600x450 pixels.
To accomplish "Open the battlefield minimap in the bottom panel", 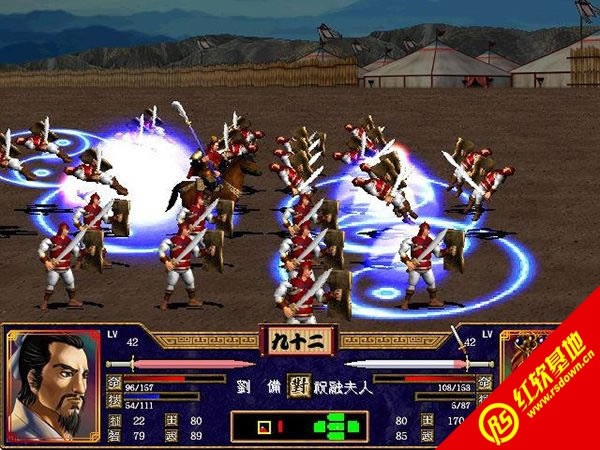I will [x=299, y=426].
